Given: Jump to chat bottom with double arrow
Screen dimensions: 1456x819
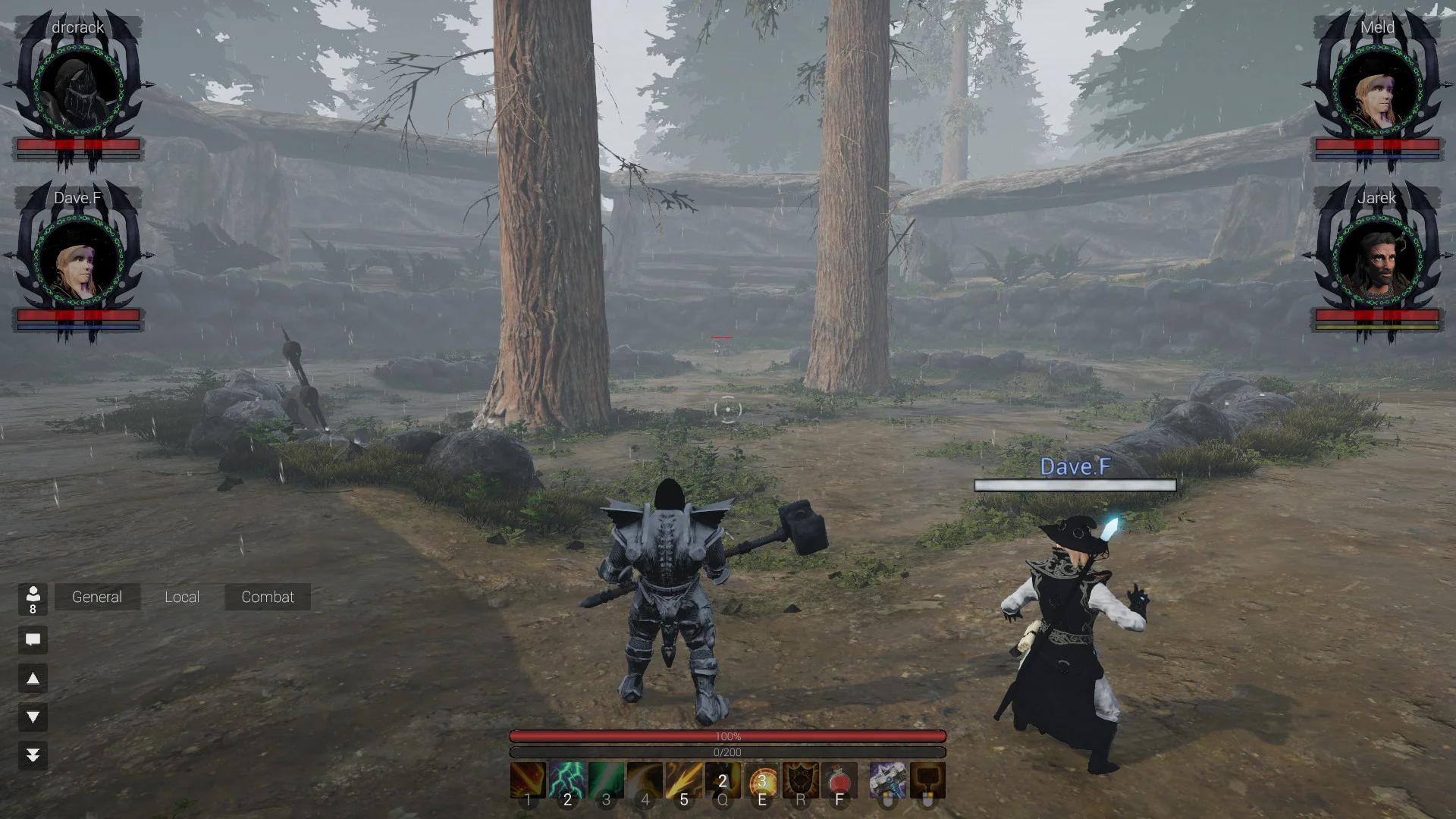Looking at the screenshot, I should 33,755.
